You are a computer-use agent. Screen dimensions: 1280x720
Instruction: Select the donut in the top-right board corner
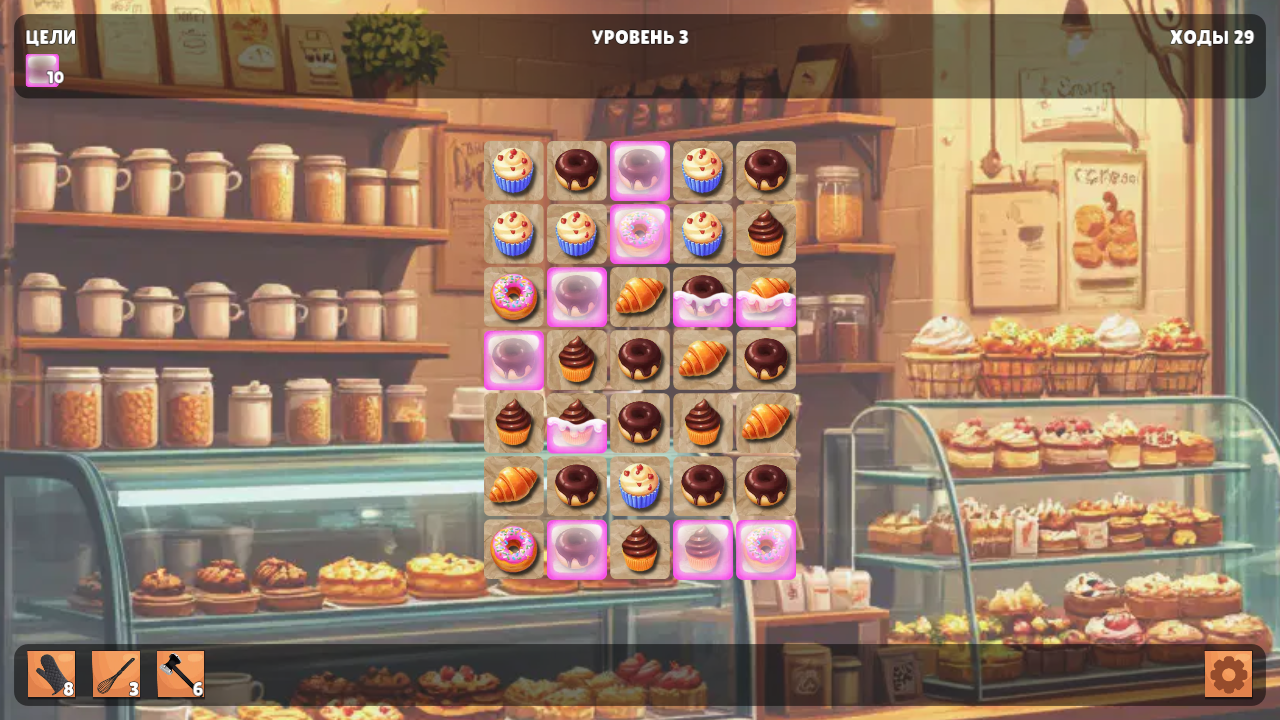(x=766, y=170)
